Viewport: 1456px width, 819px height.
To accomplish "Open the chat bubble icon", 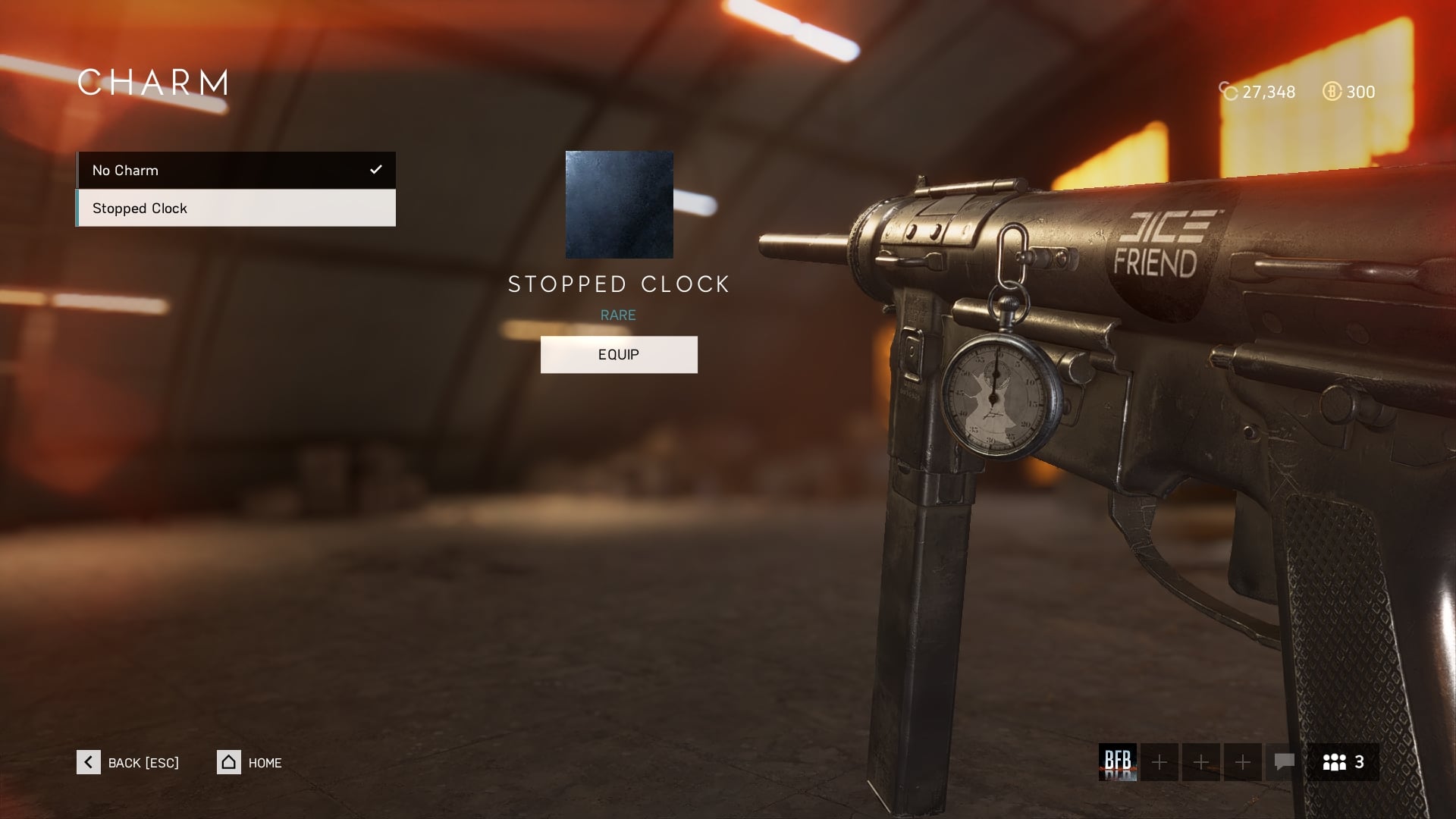I will click(x=1284, y=762).
